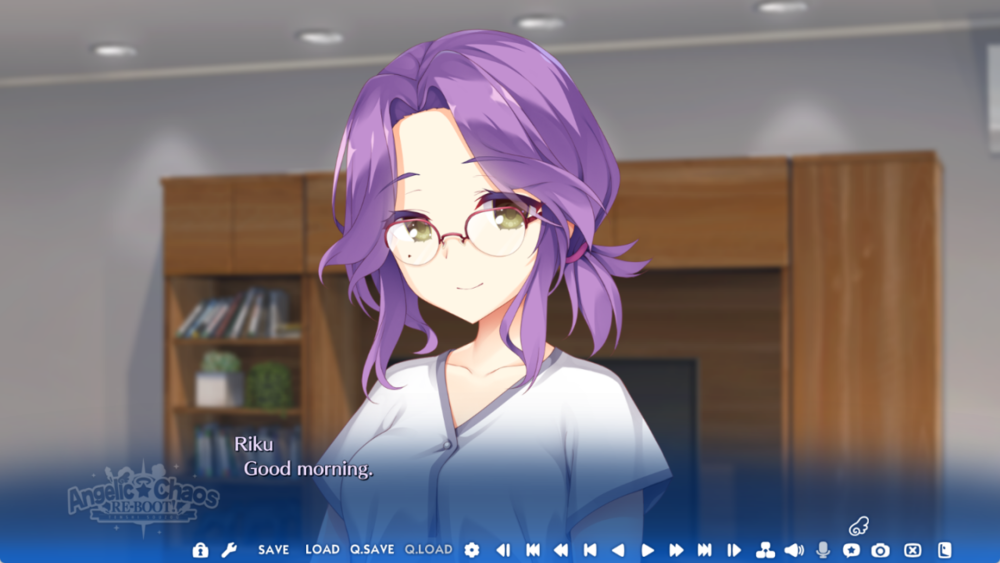The width and height of the screenshot is (1000, 563).
Task: Click the speech bubble star icon
Action: coord(851,550)
